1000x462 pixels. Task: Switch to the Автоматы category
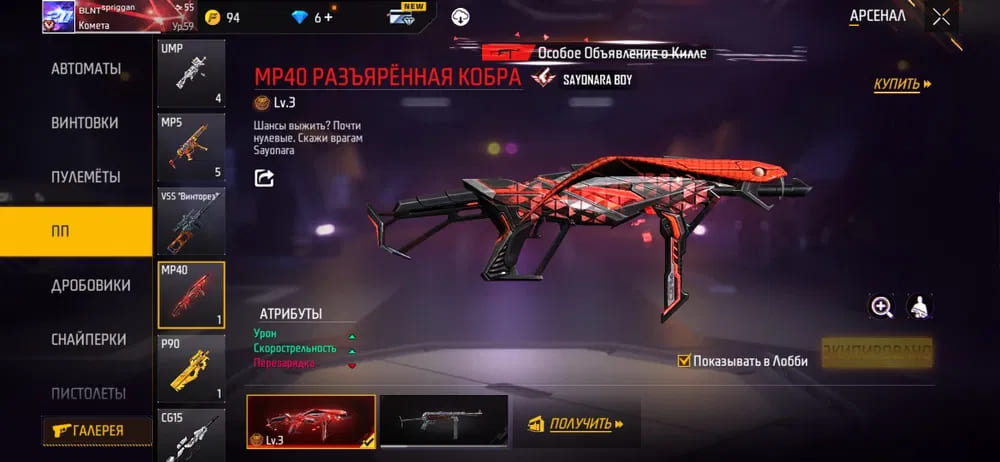pyautogui.click(x=86, y=69)
